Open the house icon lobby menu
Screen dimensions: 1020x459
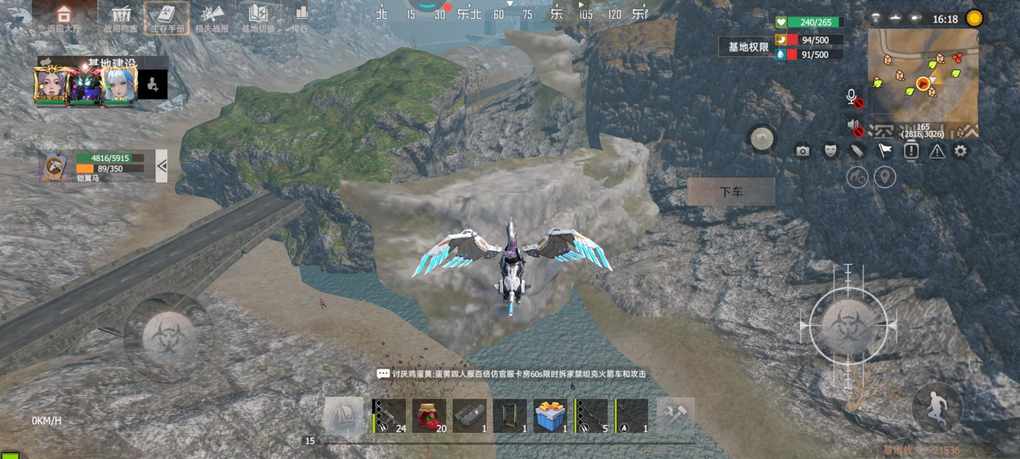63,17
